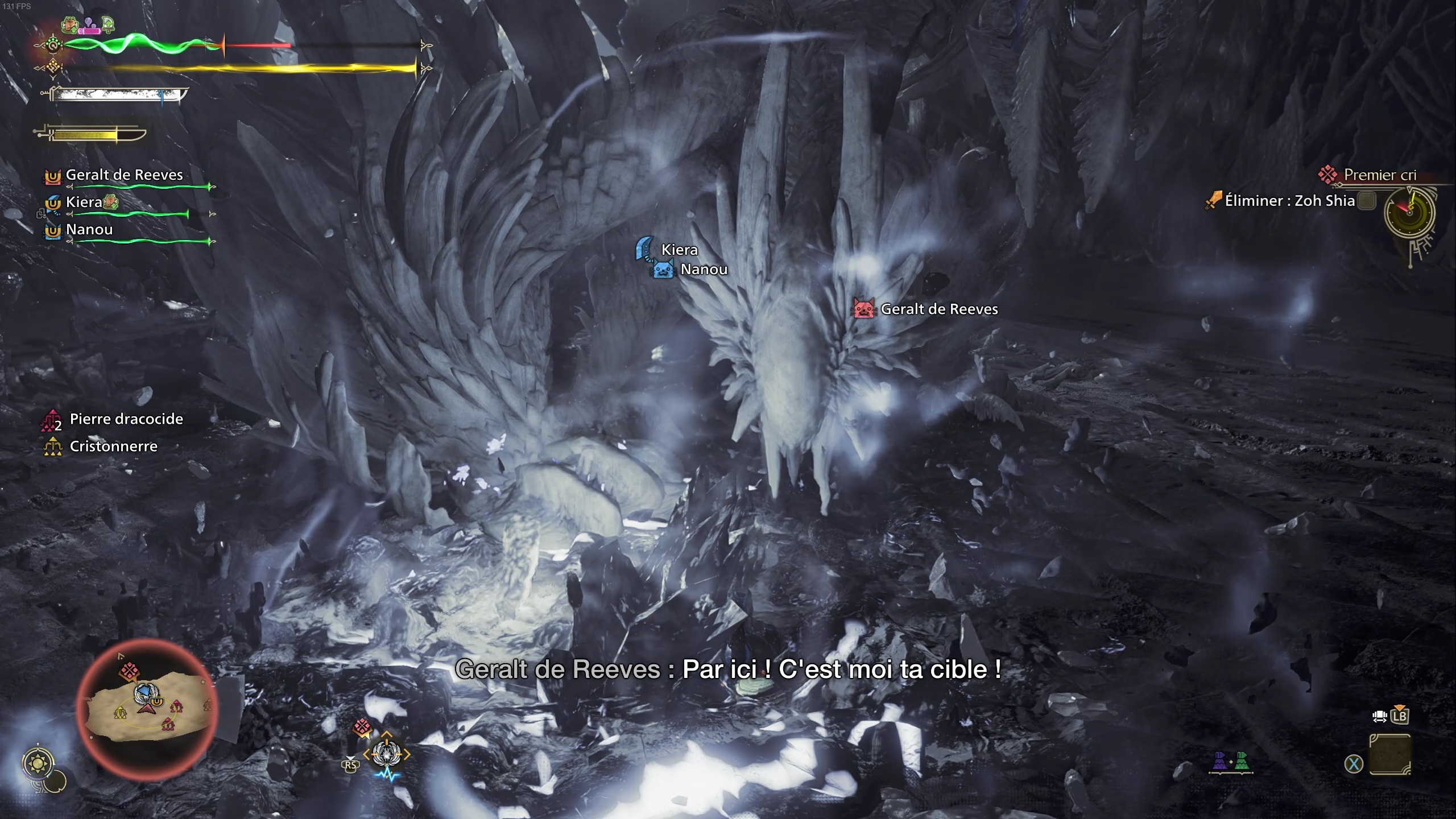Select Nanou in the party list

pyautogui.click(x=89, y=230)
